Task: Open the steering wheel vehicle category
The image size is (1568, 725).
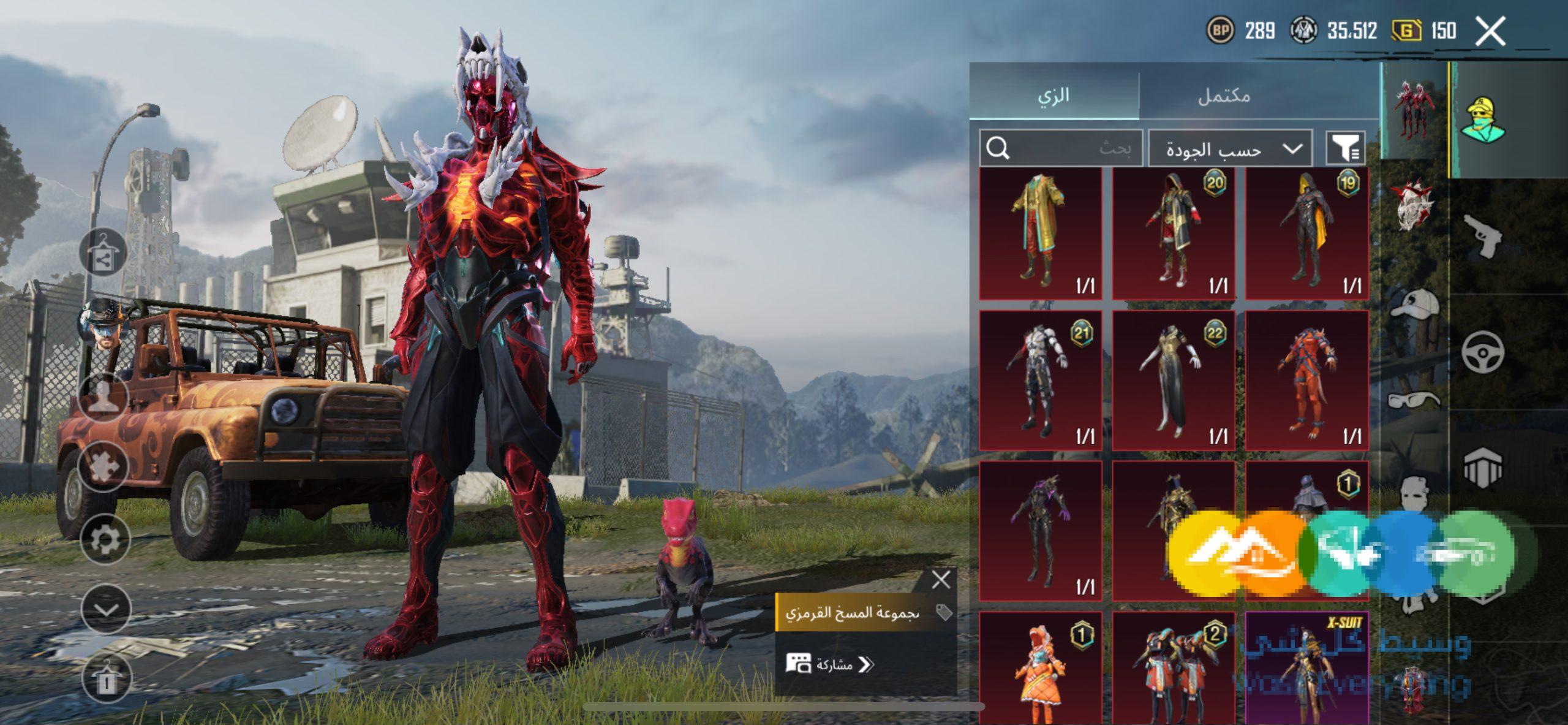Action: point(1482,352)
